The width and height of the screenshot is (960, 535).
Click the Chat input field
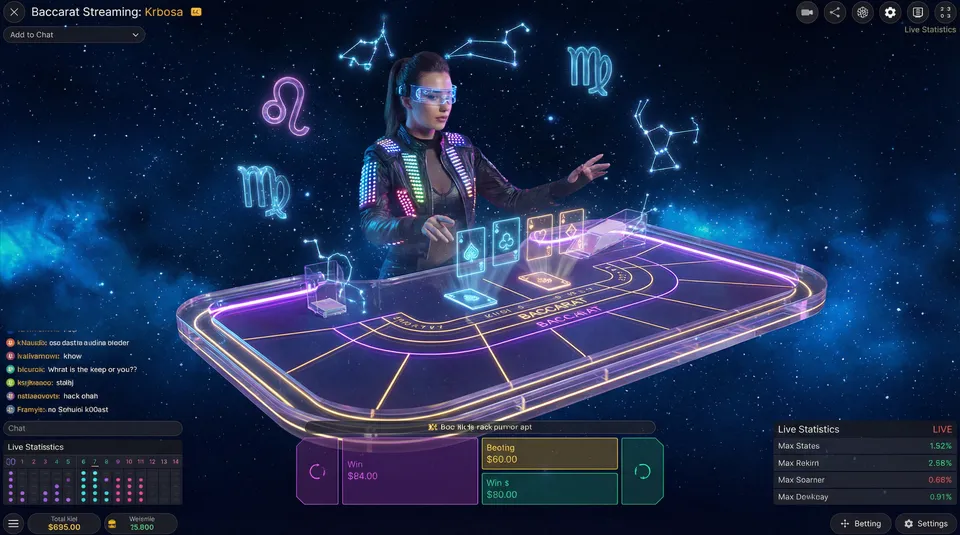92,428
